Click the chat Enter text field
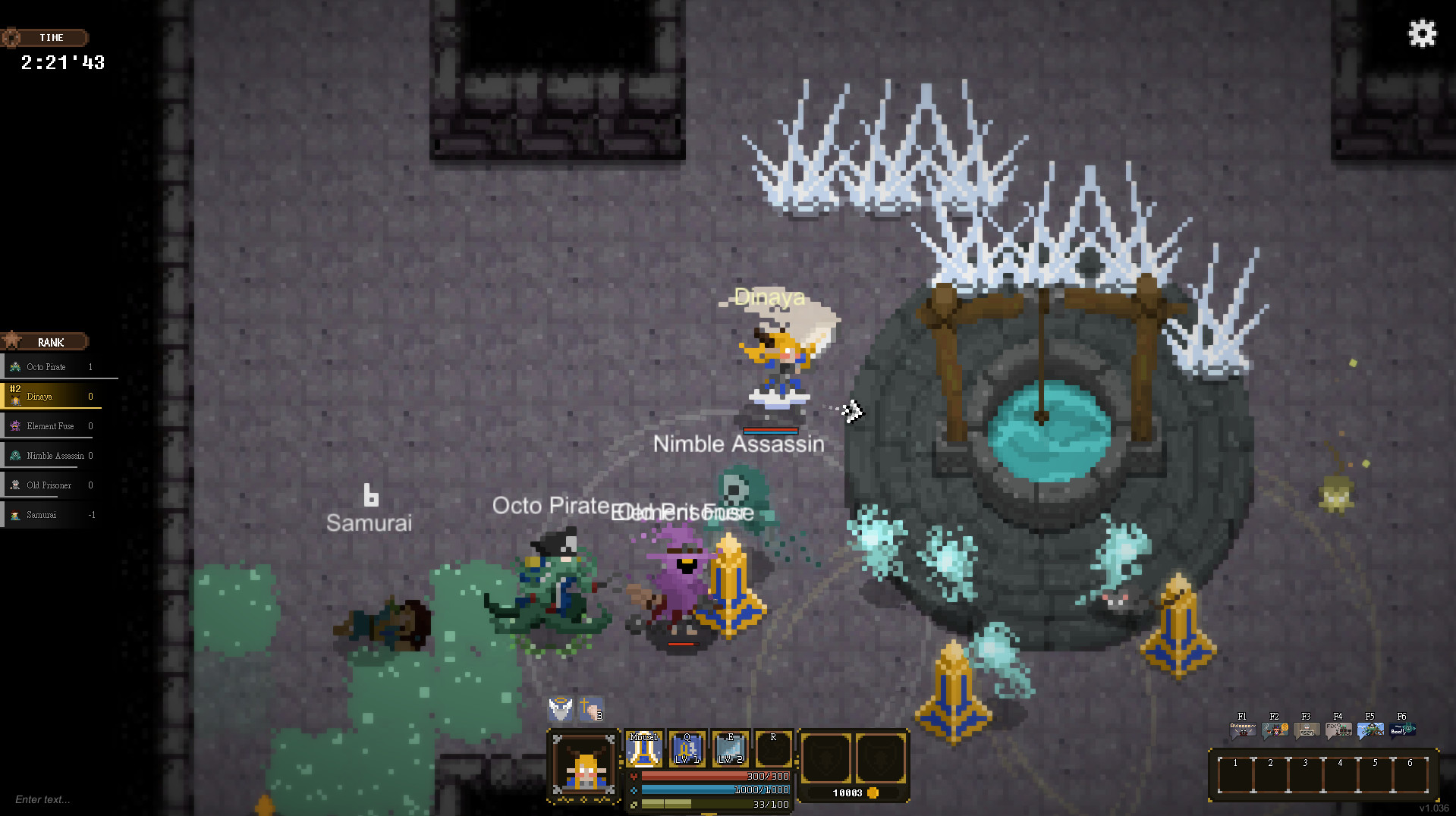 tap(42, 799)
